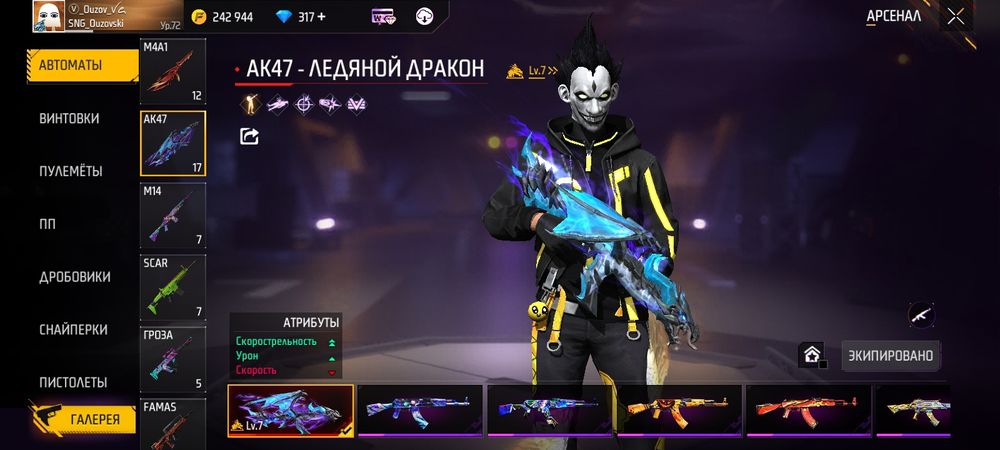
Task: Select the Пулемёты category
Action: point(71,171)
